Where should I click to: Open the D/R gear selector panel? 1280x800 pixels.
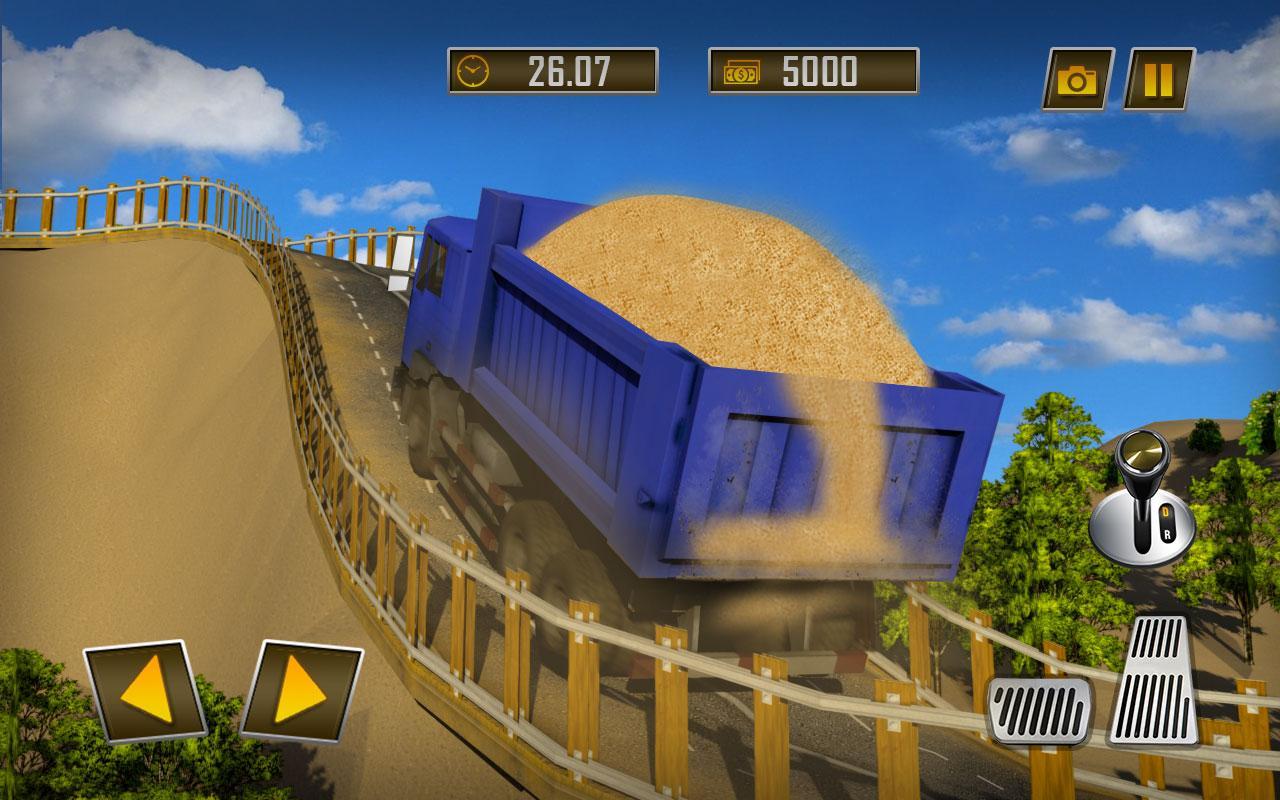click(x=1167, y=522)
